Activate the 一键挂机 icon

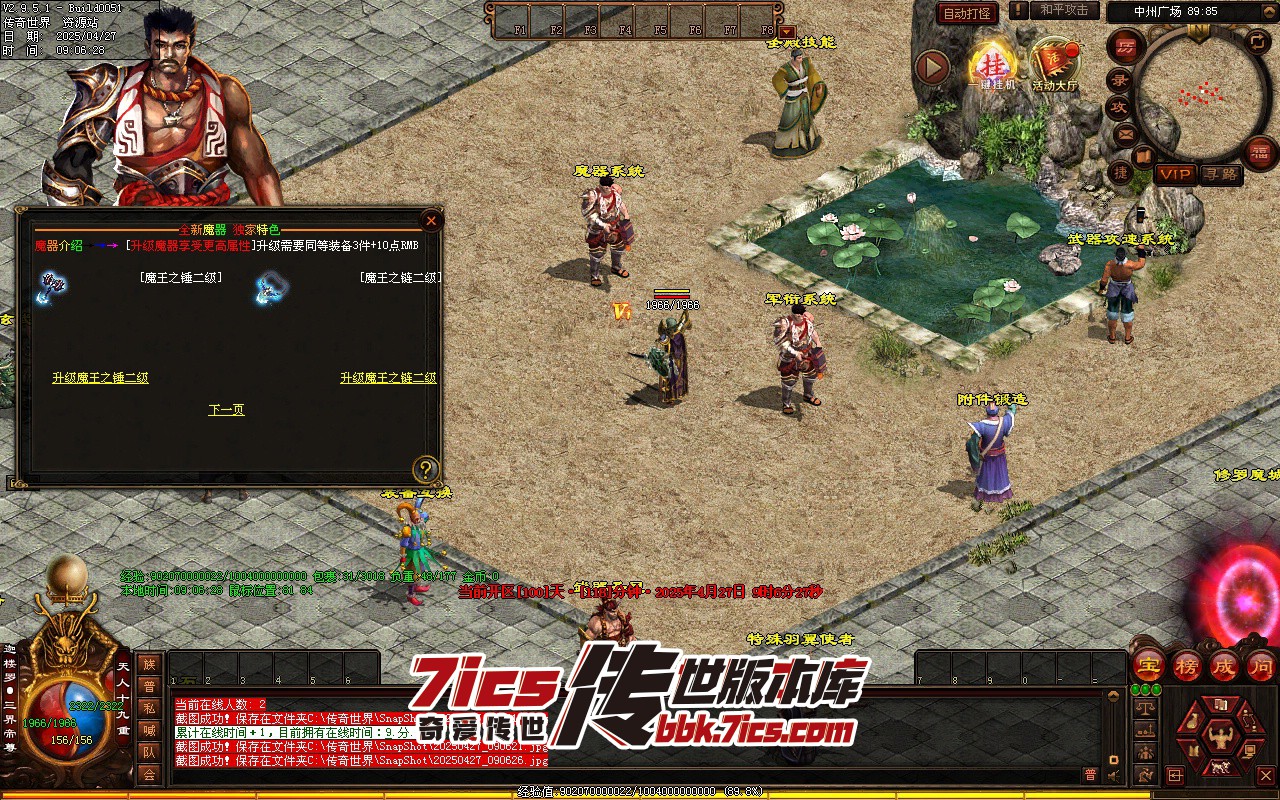pos(993,64)
